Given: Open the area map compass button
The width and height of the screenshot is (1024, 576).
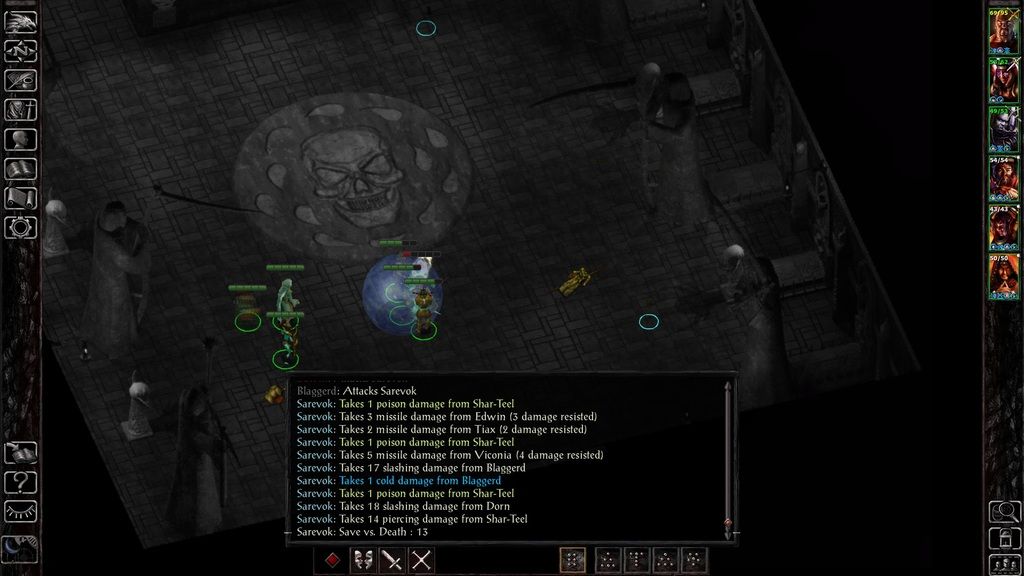Looking at the screenshot, I should pyautogui.click(x=20, y=51).
